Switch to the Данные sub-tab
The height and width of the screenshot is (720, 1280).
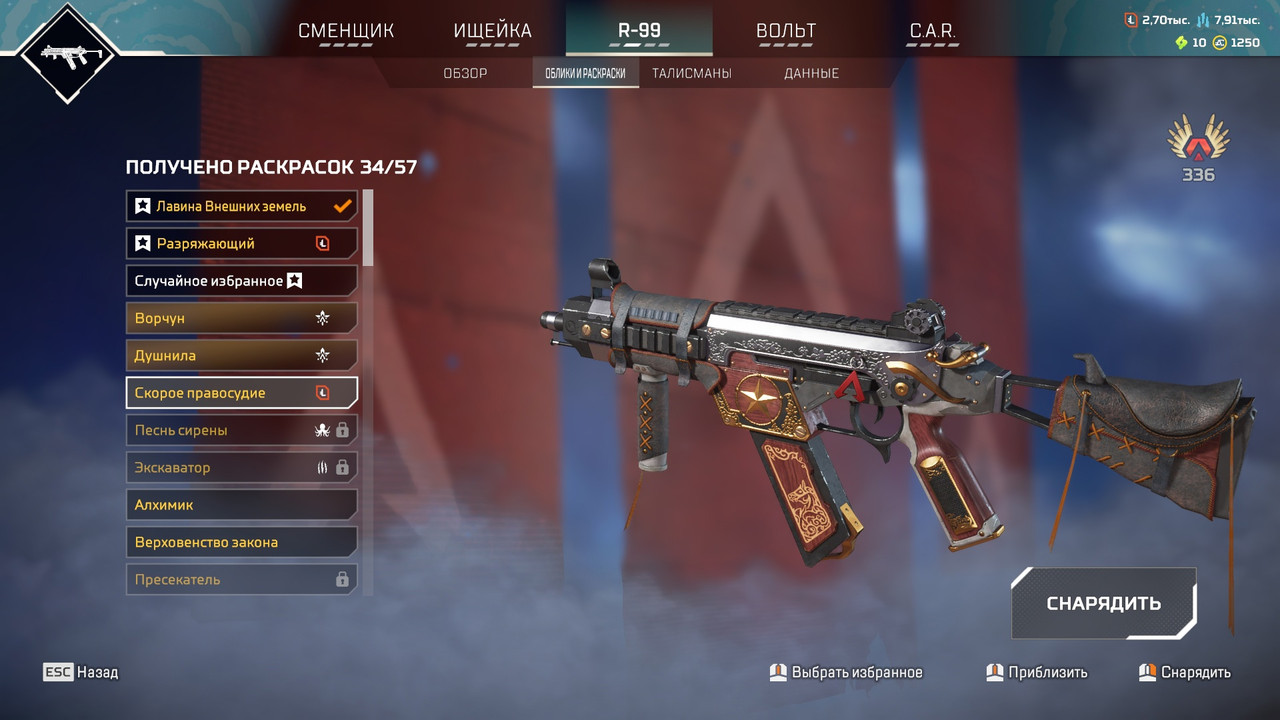tap(811, 73)
